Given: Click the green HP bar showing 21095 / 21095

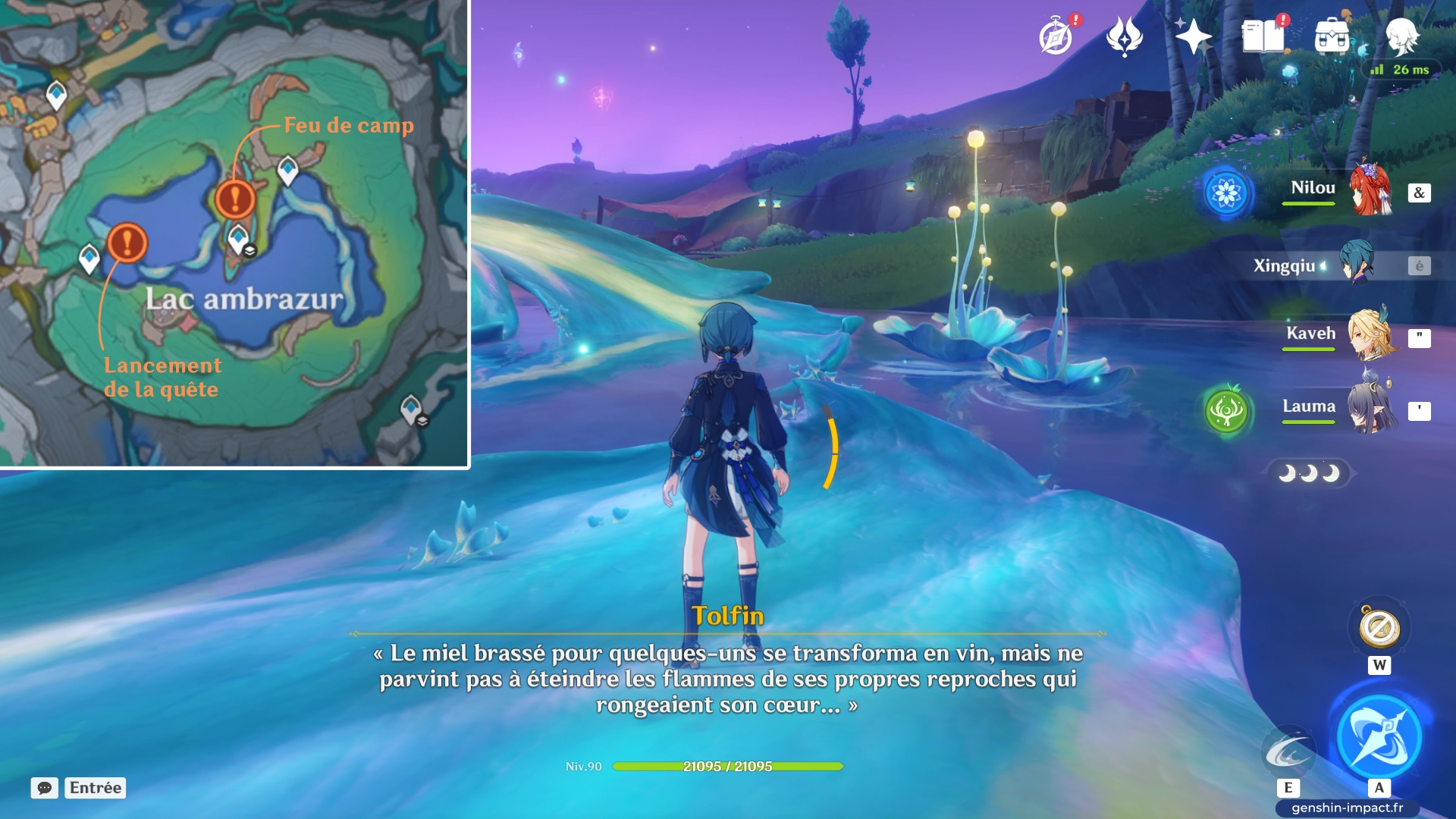Looking at the screenshot, I should pyautogui.click(x=728, y=767).
